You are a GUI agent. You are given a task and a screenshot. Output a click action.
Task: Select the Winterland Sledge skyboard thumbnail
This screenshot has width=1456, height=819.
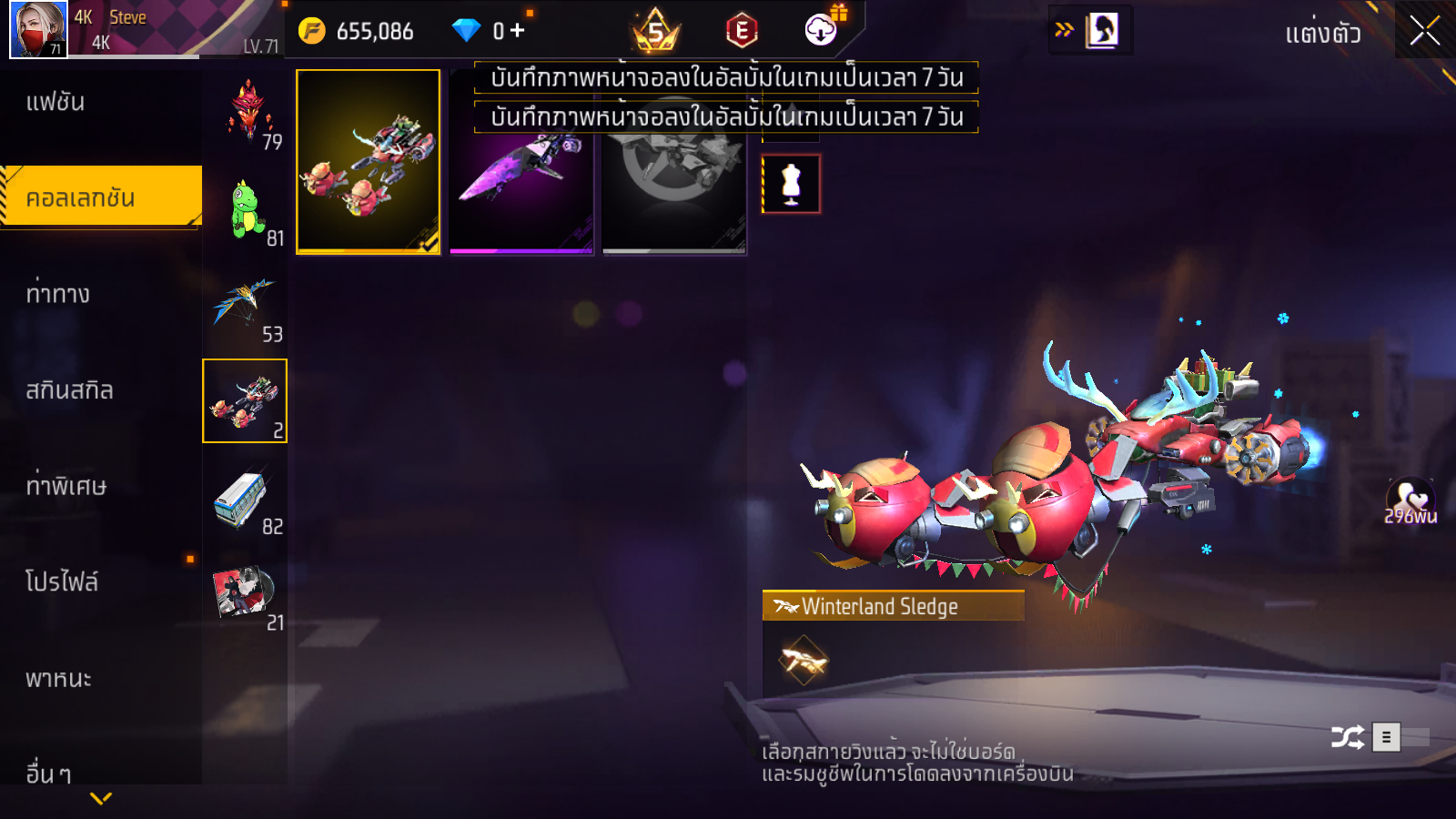tap(369, 162)
